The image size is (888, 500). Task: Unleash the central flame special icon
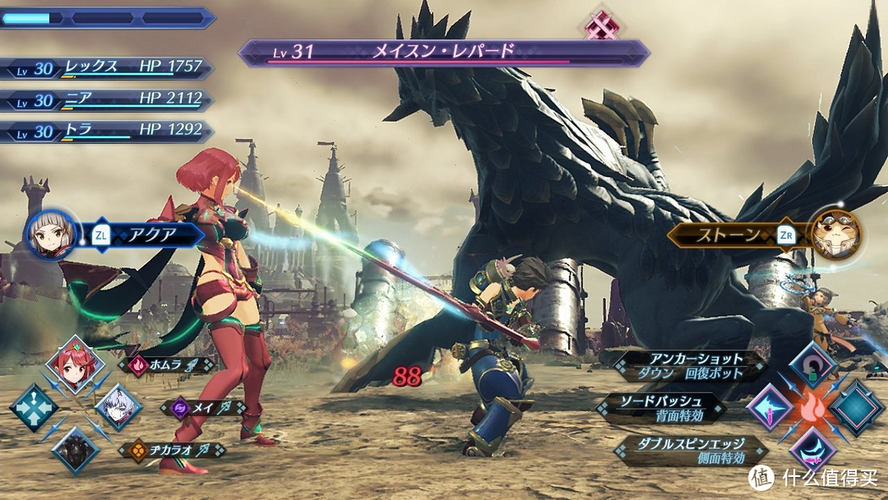pos(813,407)
